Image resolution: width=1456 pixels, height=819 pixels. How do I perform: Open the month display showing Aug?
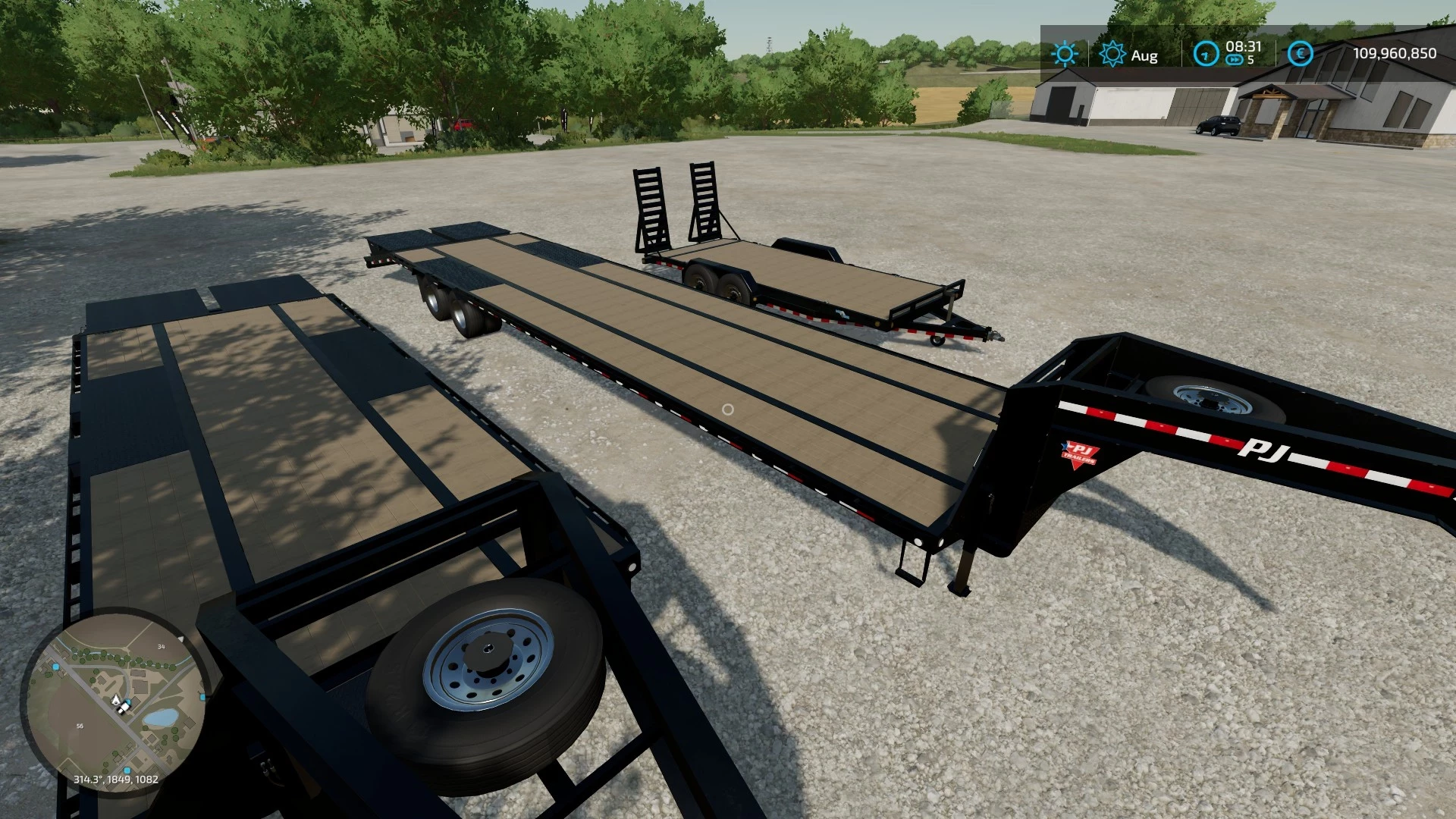1144,55
